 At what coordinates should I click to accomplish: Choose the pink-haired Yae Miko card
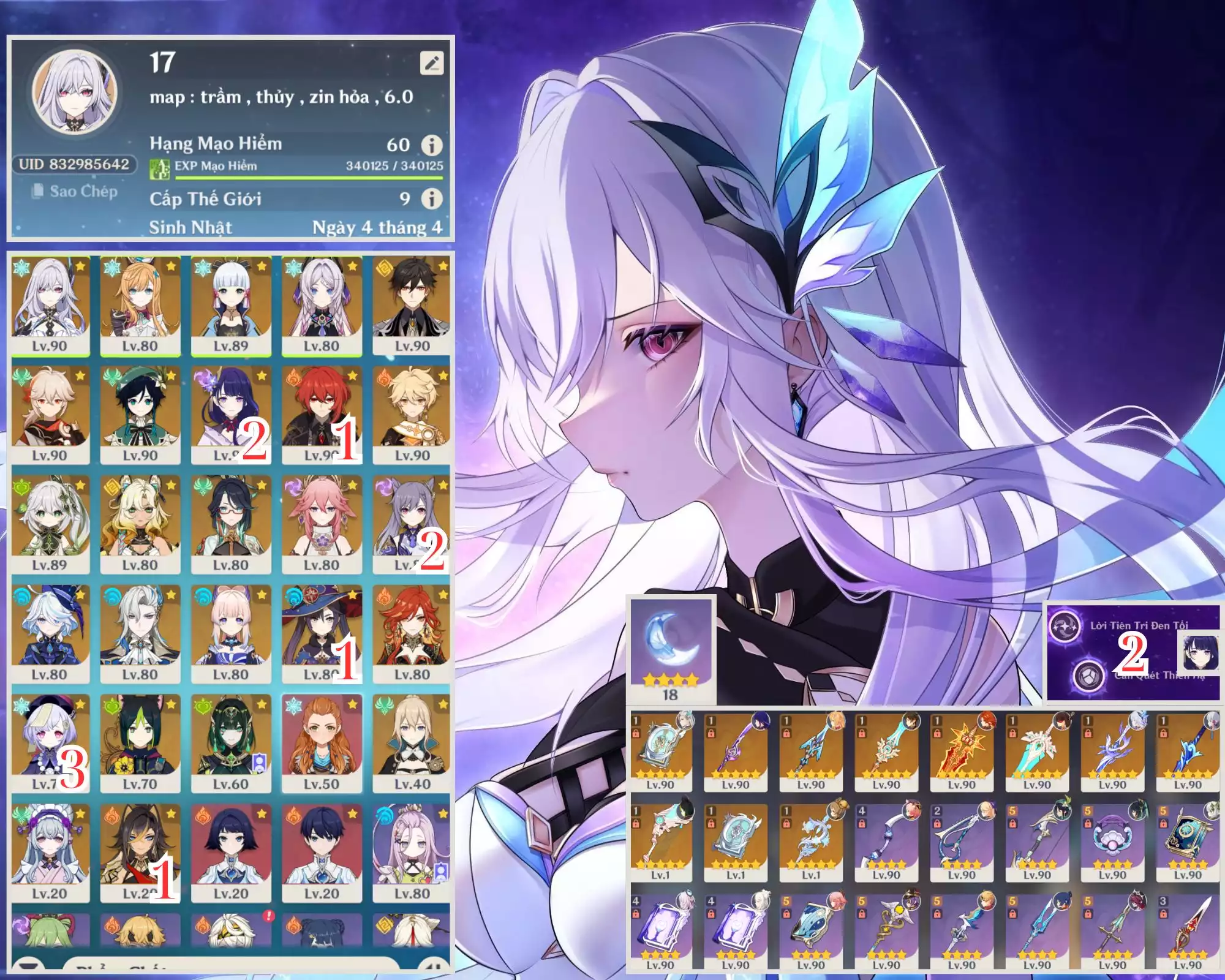click(322, 524)
